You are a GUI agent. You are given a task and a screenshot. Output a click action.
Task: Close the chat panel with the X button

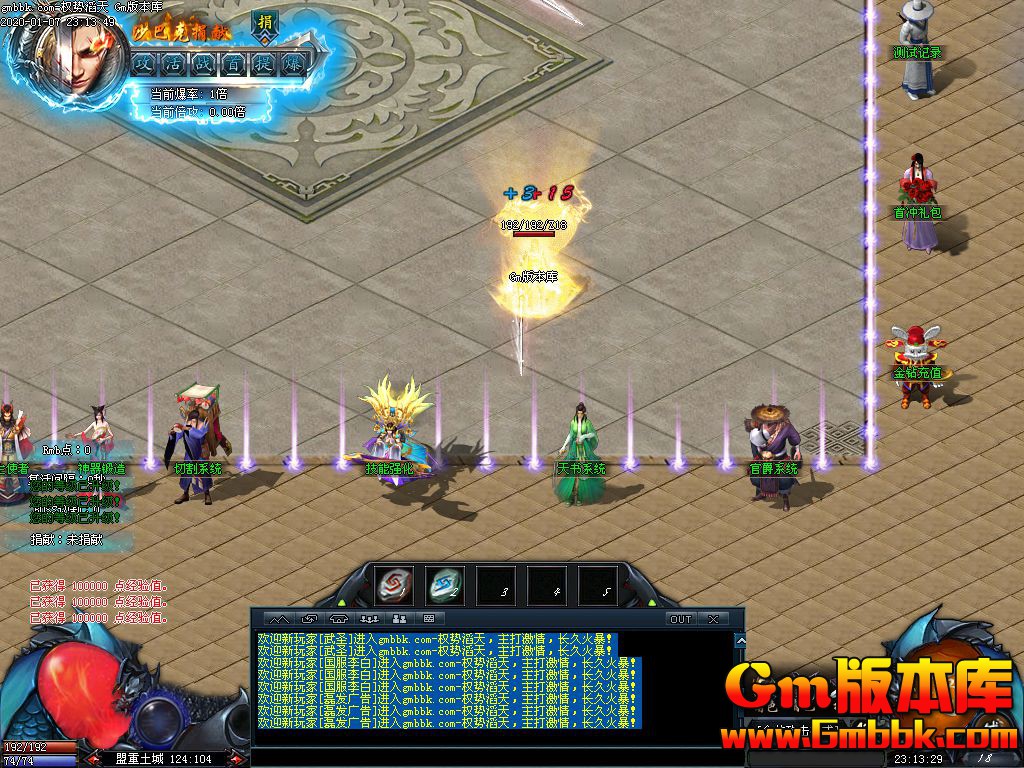coord(713,619)
